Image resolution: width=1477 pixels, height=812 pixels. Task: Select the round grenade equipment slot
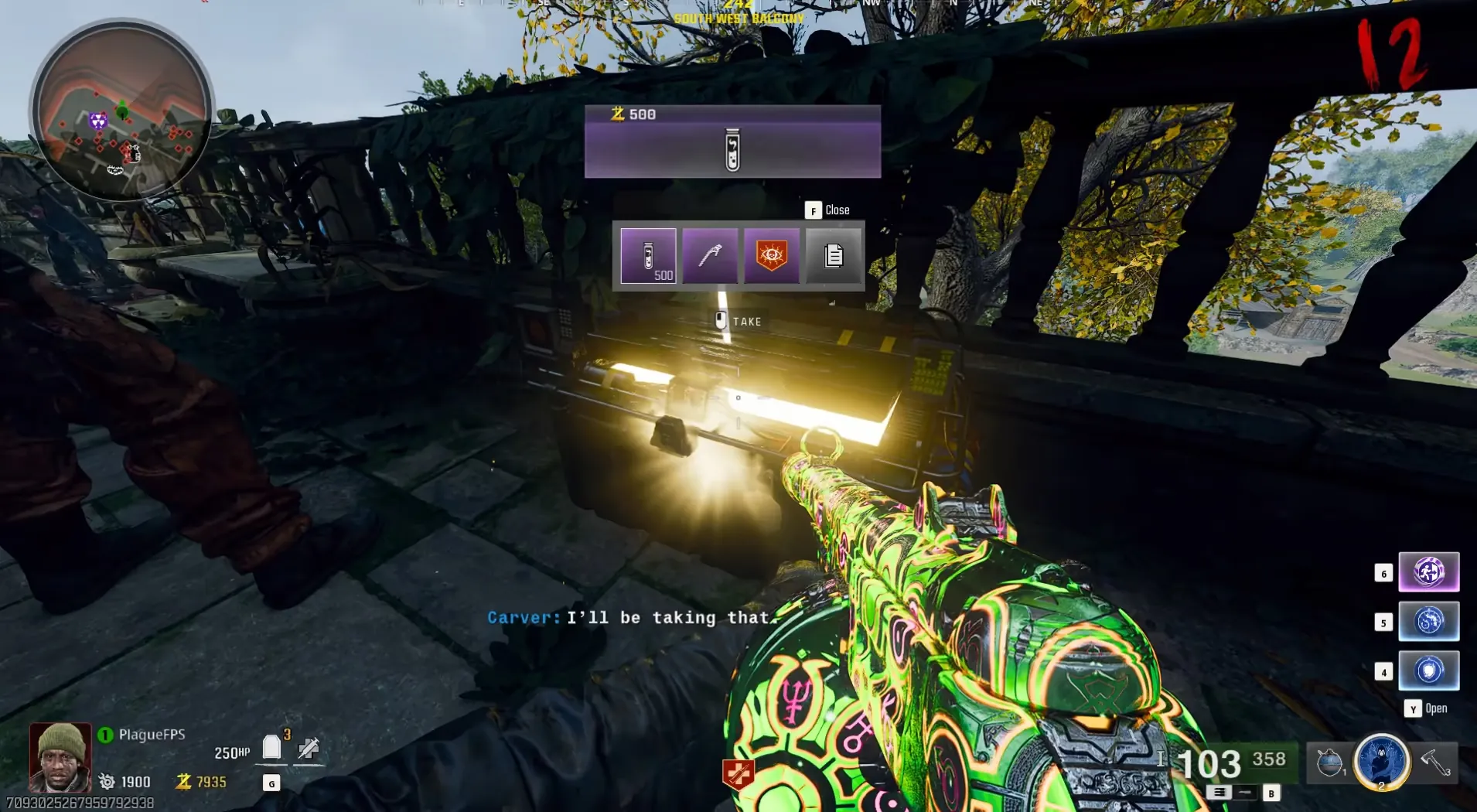pos(1329,763)
